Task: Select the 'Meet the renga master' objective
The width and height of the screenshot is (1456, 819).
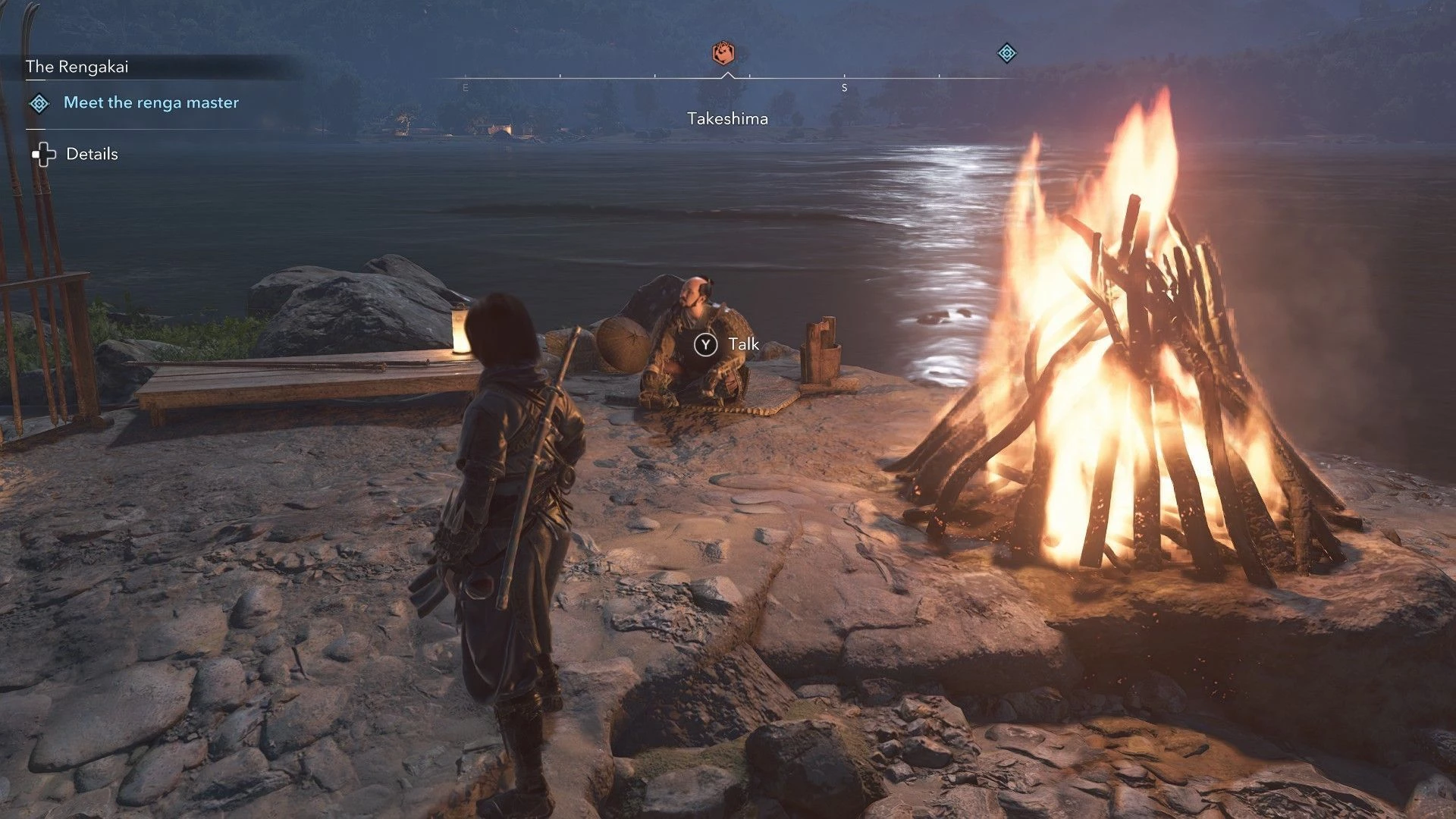Action: click(x=151, y=102)
